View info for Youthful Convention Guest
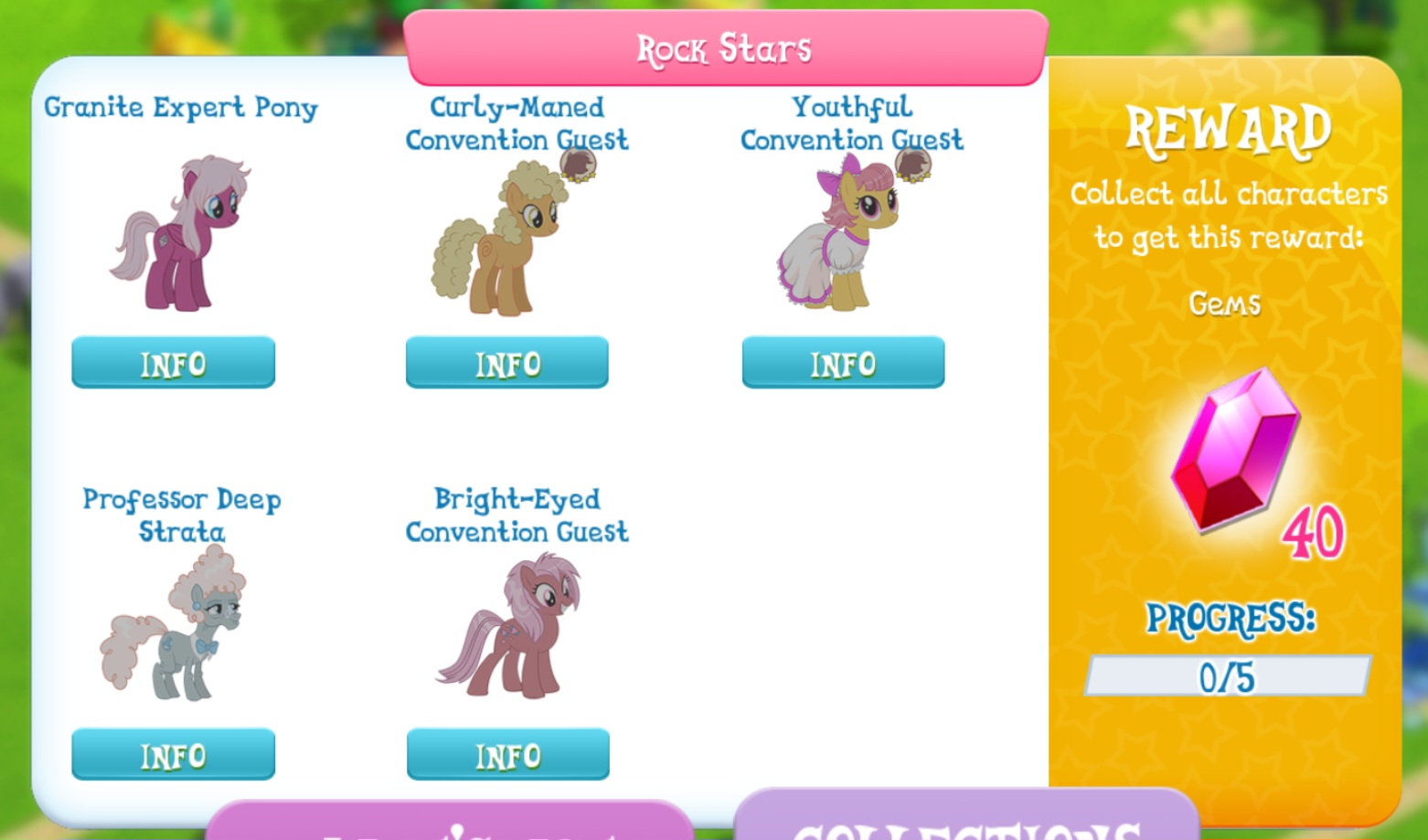The image size is (1428, 840). coord(843,363)
